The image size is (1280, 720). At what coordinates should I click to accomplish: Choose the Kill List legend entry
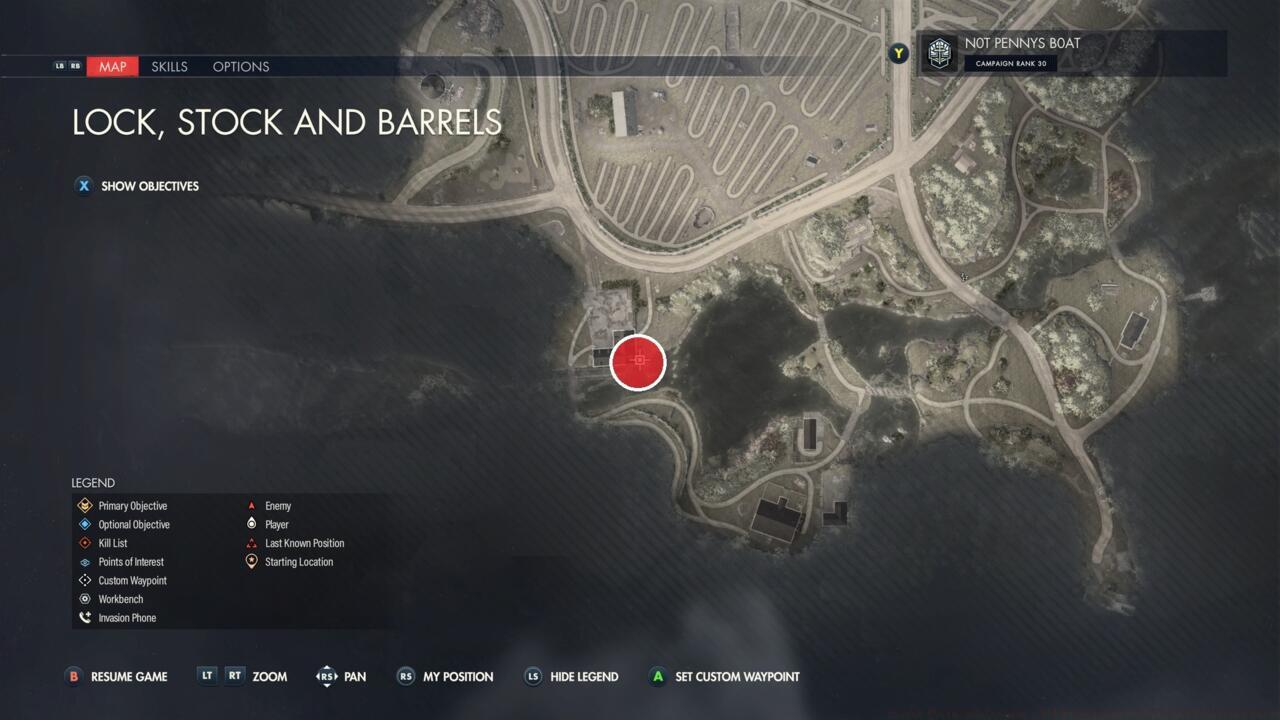coord(112,543)
